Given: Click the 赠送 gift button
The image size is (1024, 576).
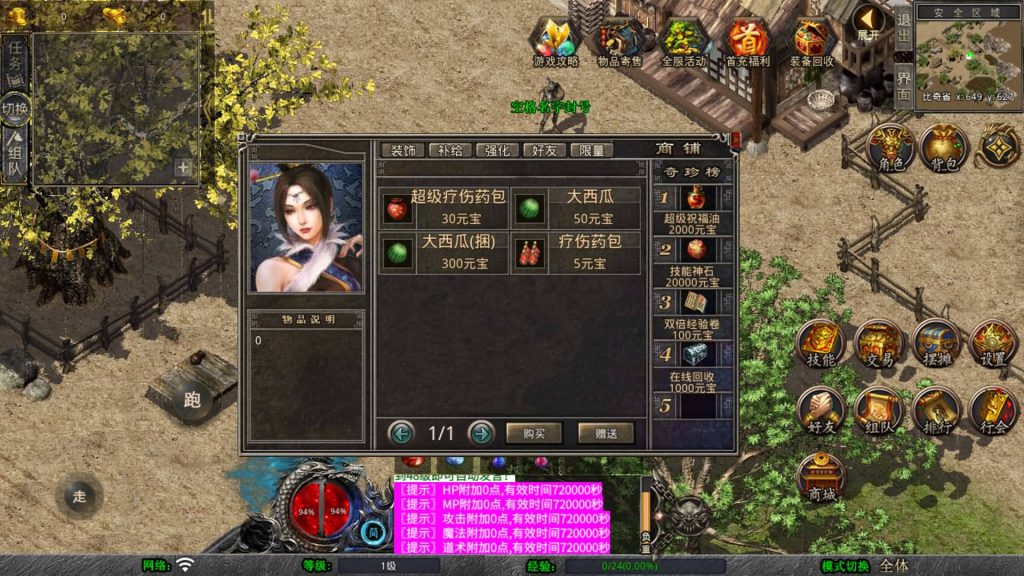Looking at the screenshot, I should pos(606,433).
